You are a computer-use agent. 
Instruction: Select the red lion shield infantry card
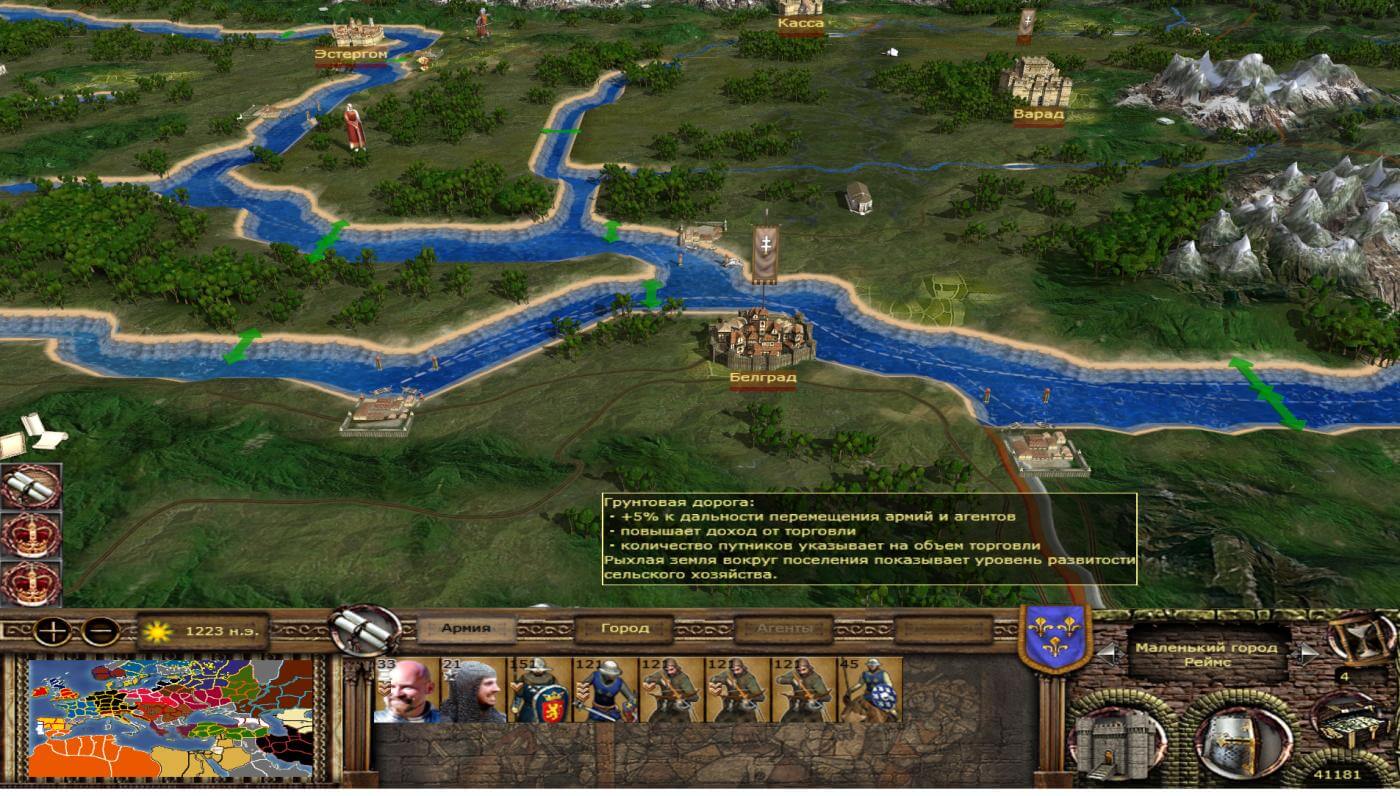pos(539,689)
